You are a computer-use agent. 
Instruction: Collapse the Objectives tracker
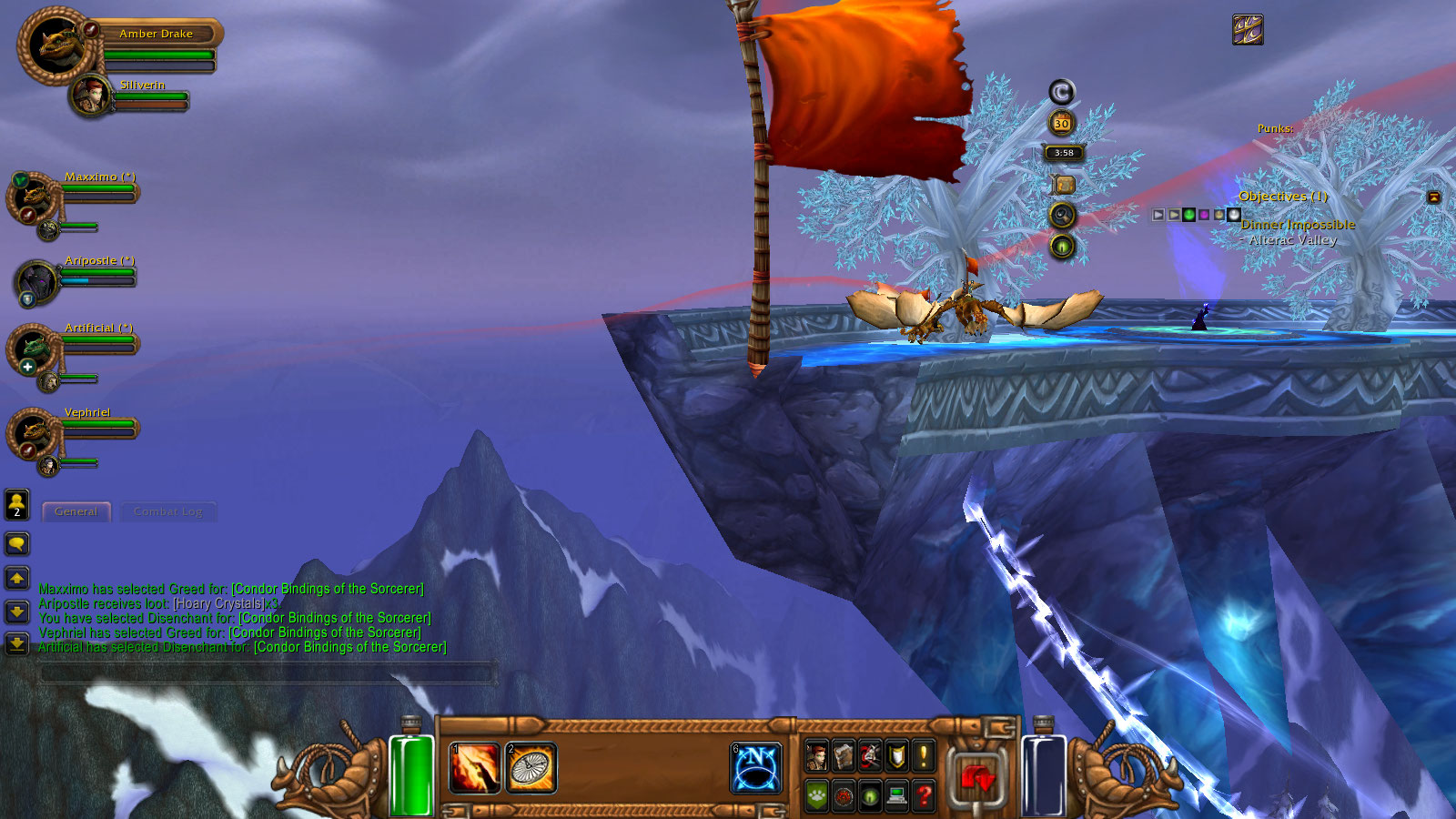(1433, 197)
